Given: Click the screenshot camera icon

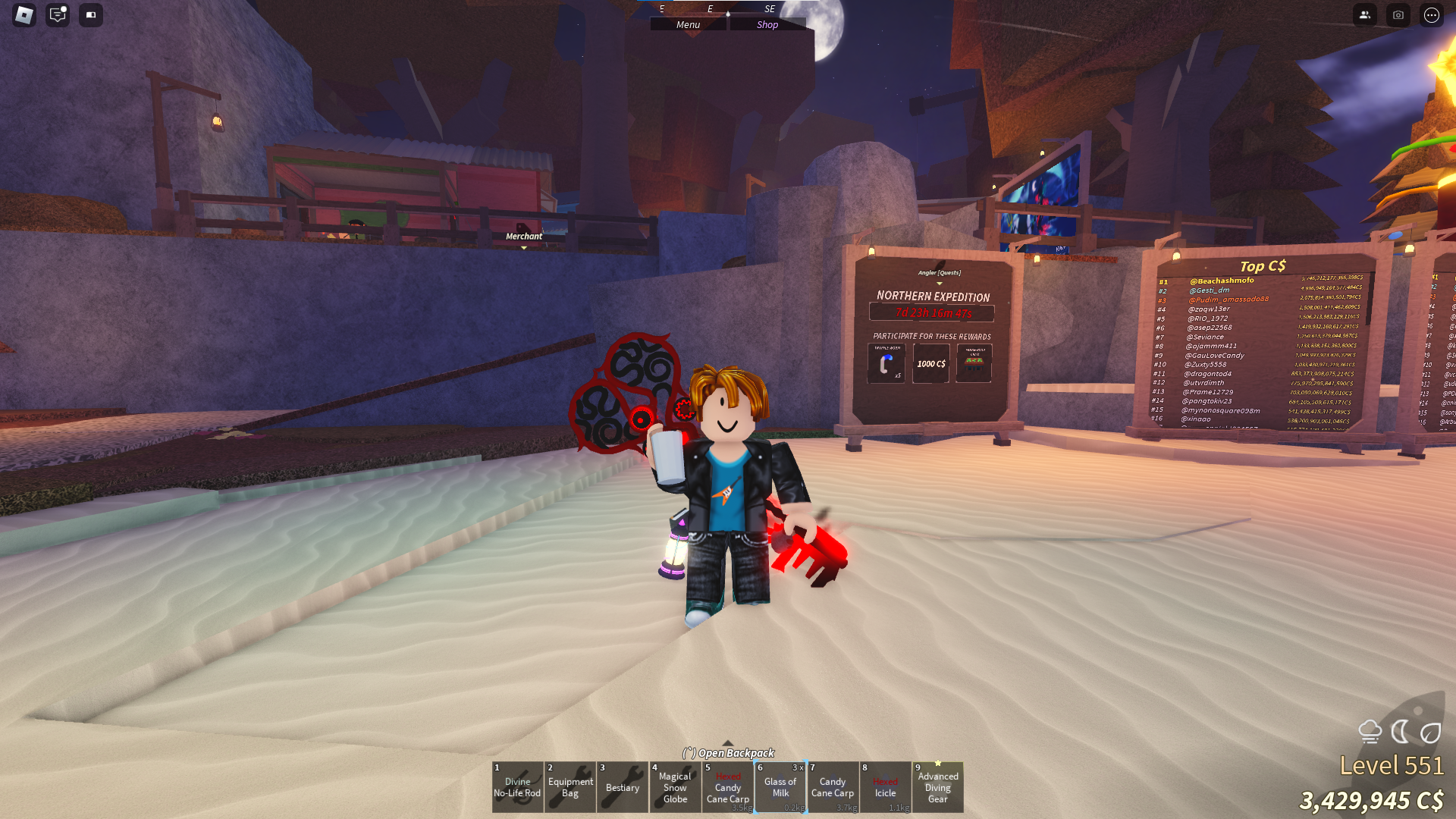Looking at the screenshot, I should 1398,15.
